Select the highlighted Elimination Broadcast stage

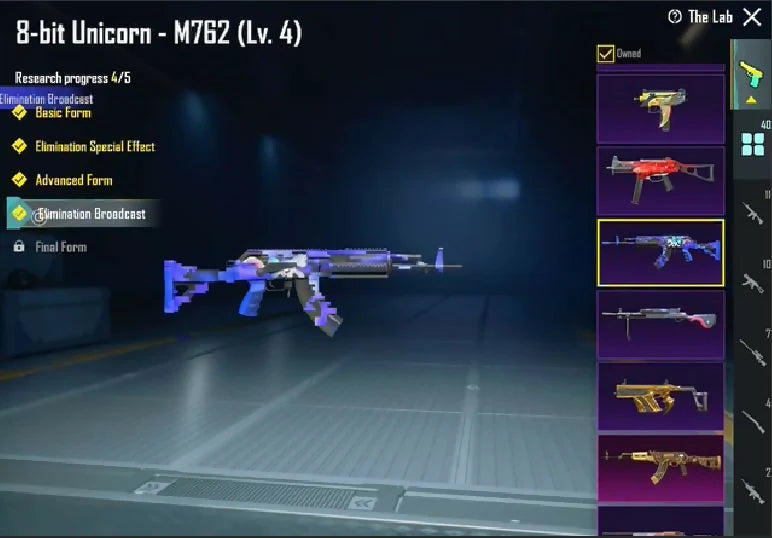click(x=90, y=214)
